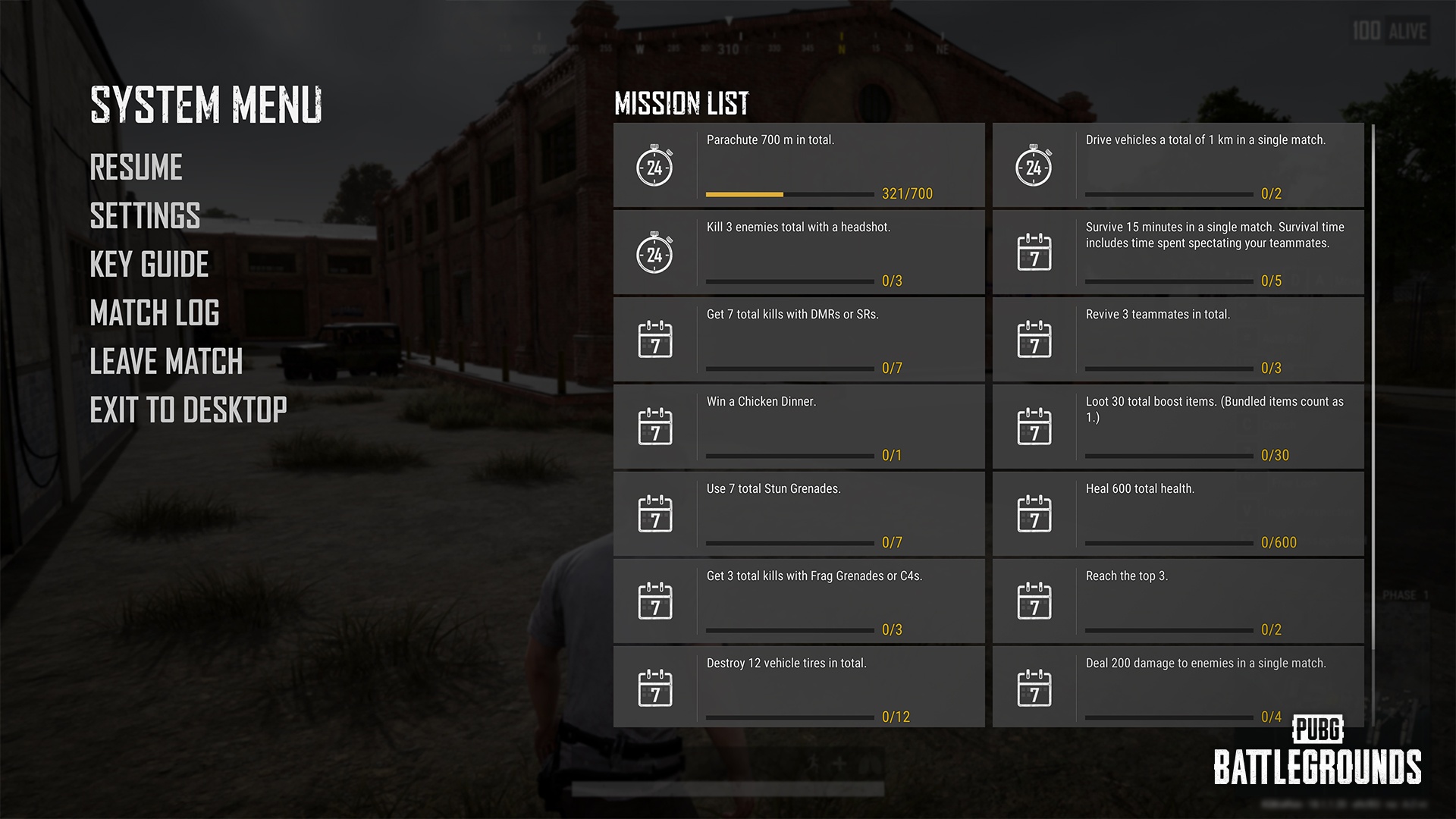Screen dimensions: 1456x819
Task: Select the loot 30 boost items mission card
Action: pos(1178,426)
